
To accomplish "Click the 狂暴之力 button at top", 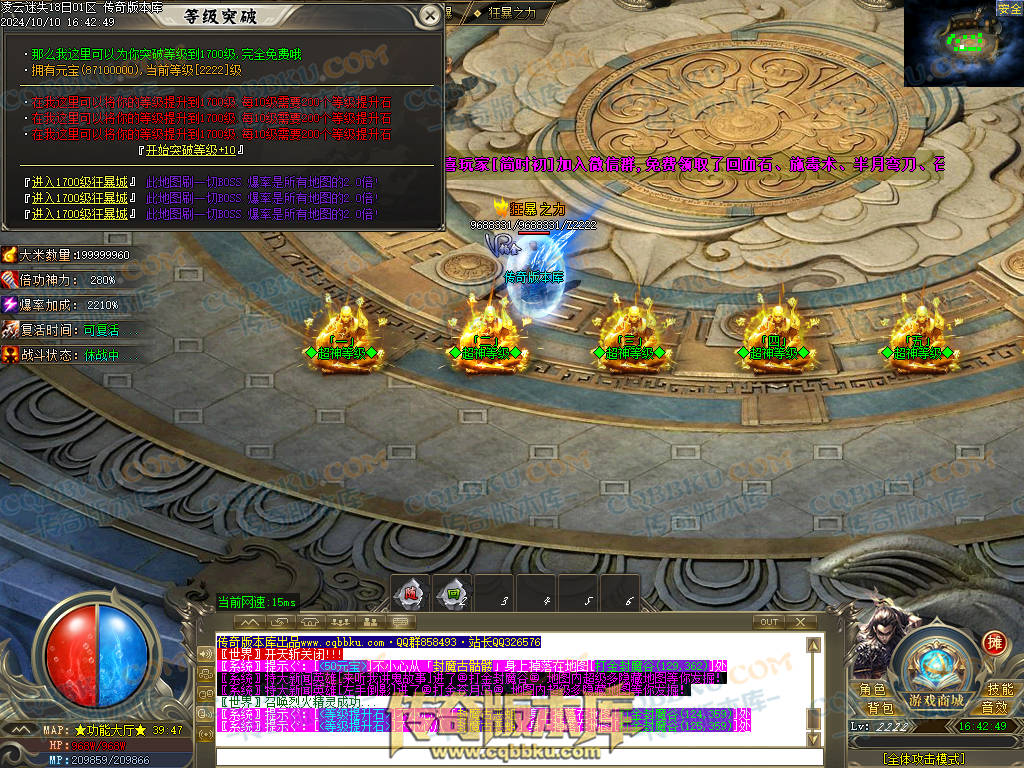I will pyautogui.click(x=512, y=12).
